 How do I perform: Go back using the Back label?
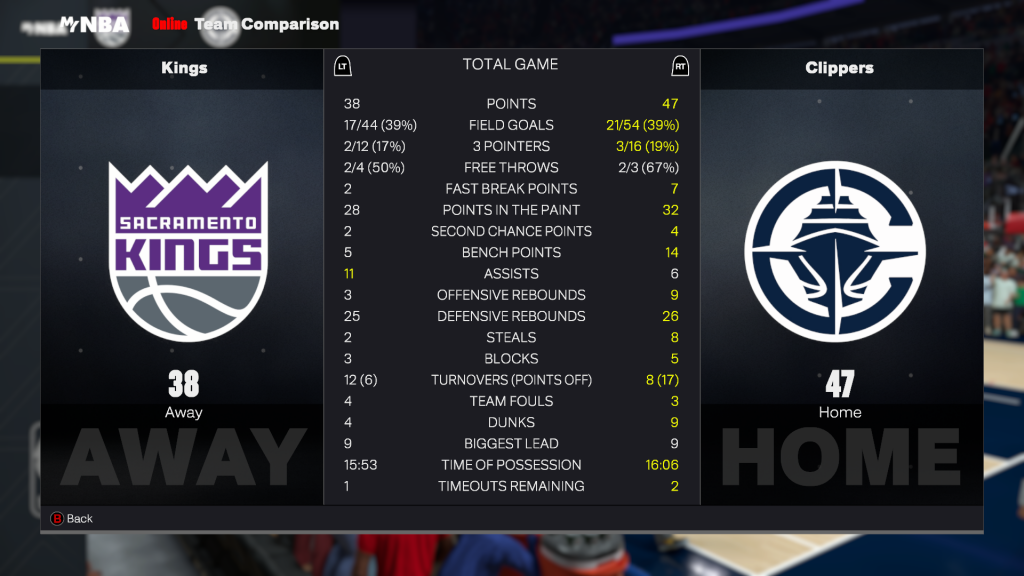(79, 519)
